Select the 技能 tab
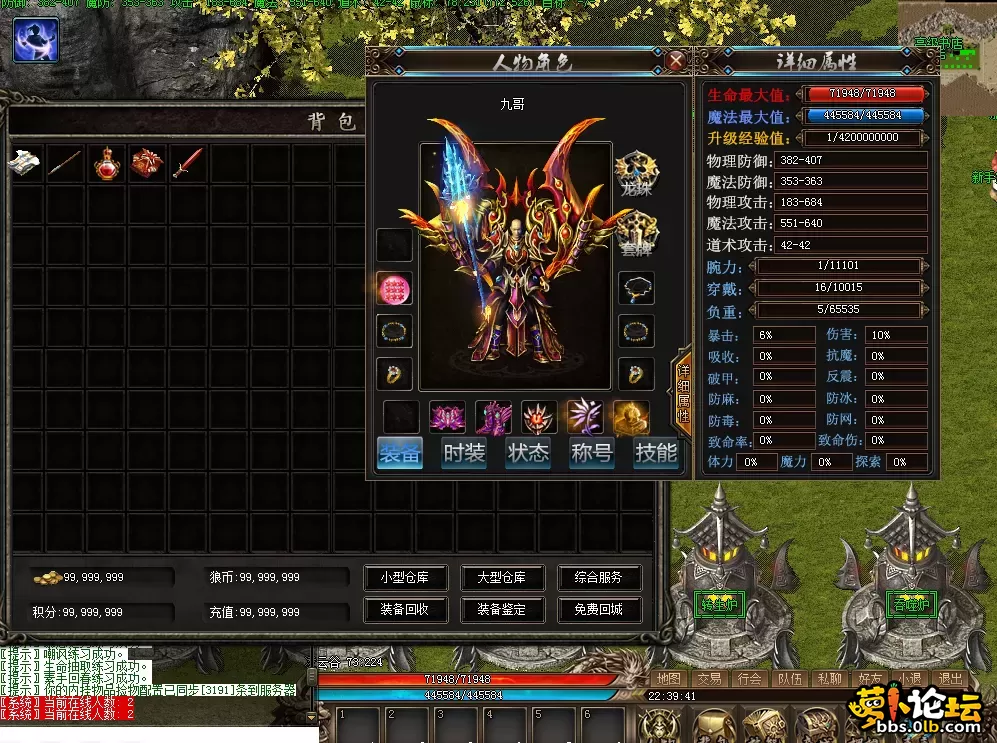 (655, 453)
